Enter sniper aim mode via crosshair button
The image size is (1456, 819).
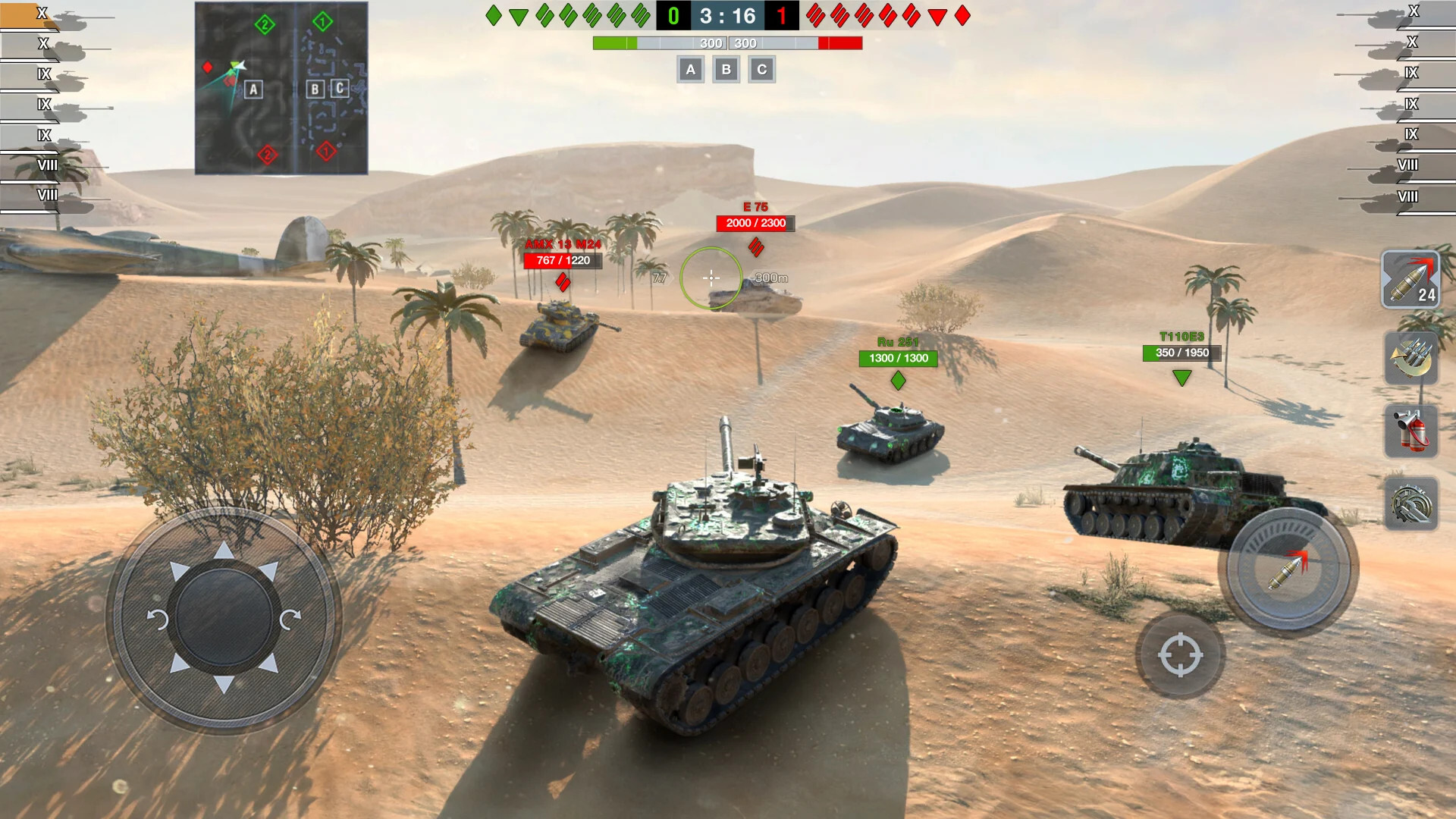click(1180, 654)
